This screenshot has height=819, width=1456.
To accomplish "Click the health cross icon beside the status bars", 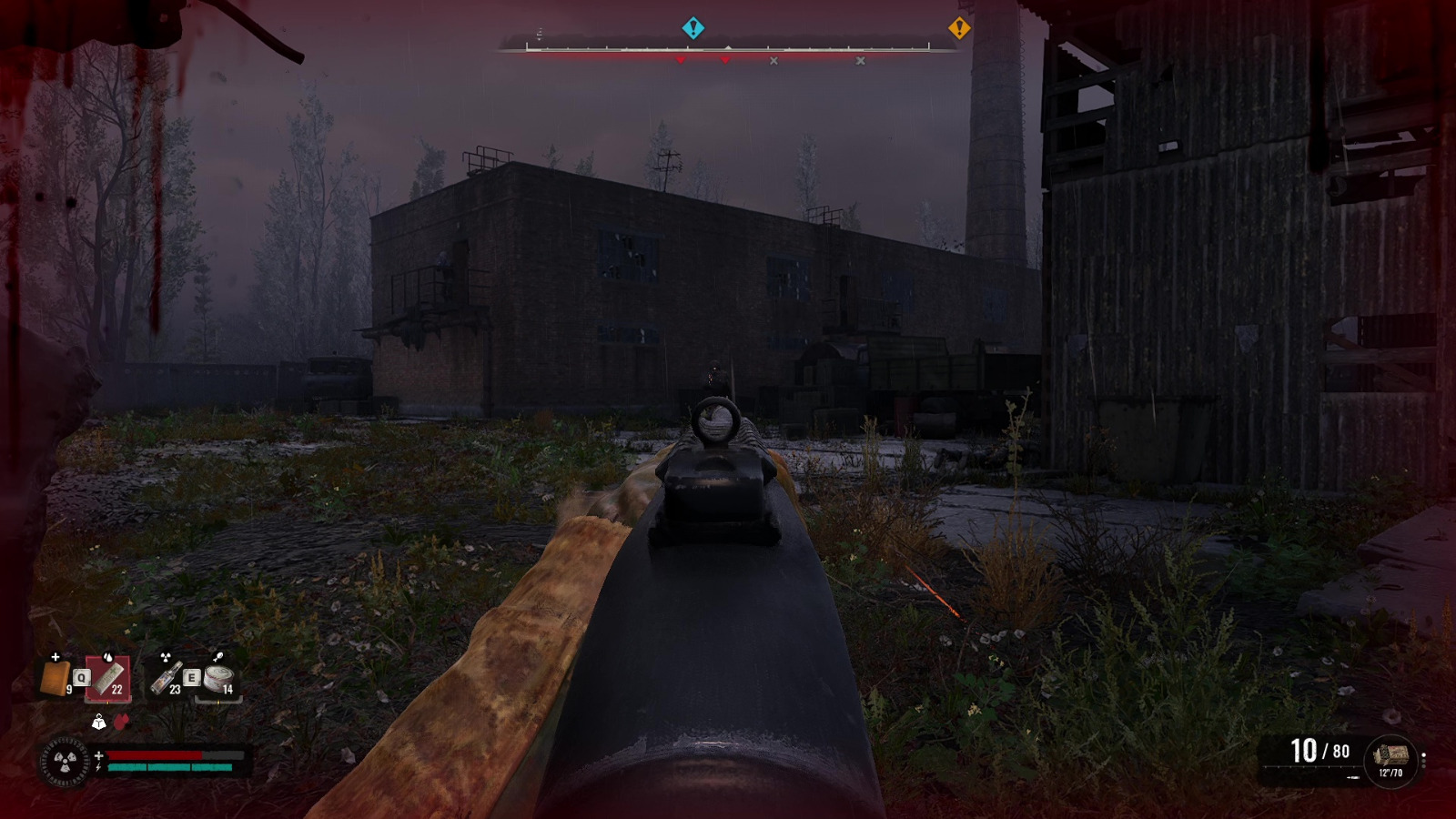I will [x=99, y=755].
